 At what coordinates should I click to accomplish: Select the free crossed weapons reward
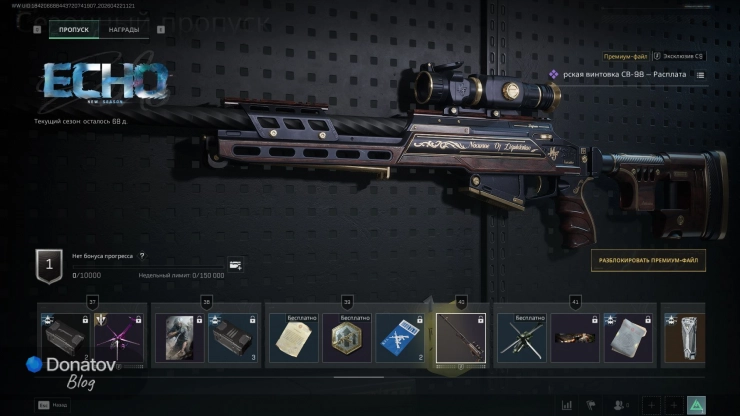[x=521, y=337]
